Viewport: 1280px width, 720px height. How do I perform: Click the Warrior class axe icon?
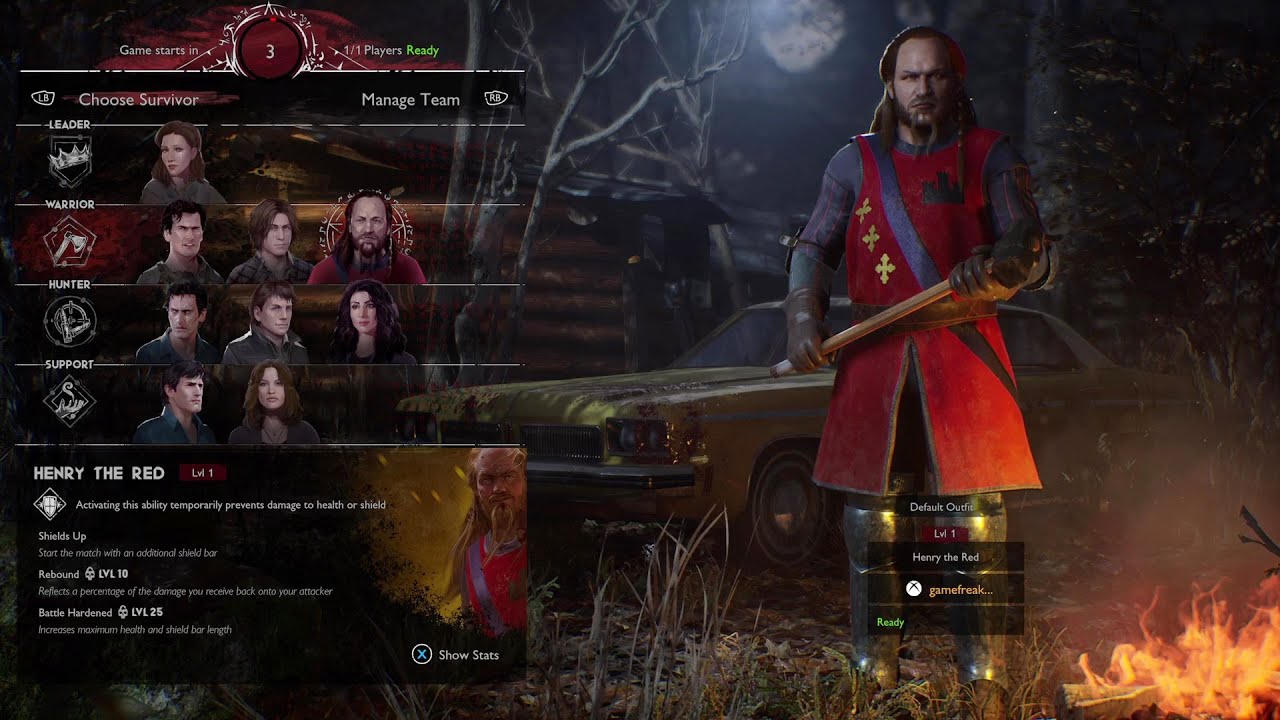70,242
